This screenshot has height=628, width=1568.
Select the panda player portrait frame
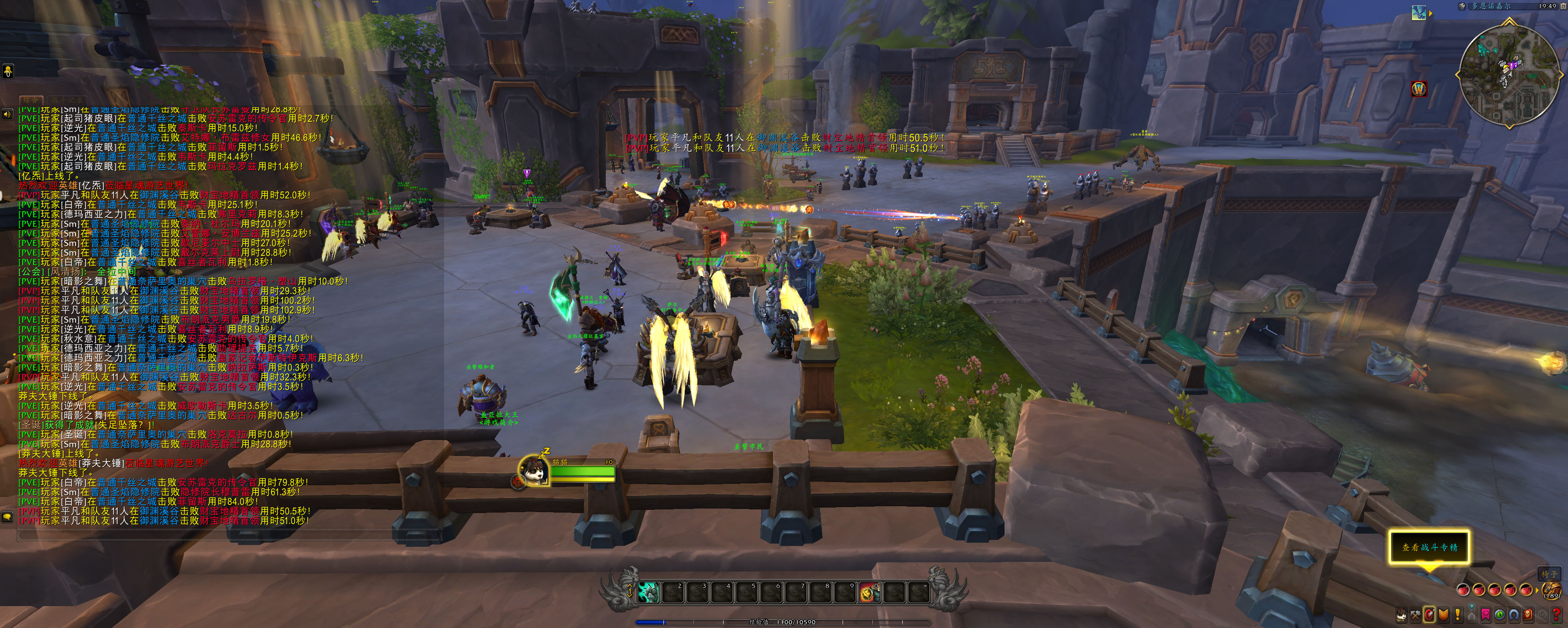pos(533,471)
